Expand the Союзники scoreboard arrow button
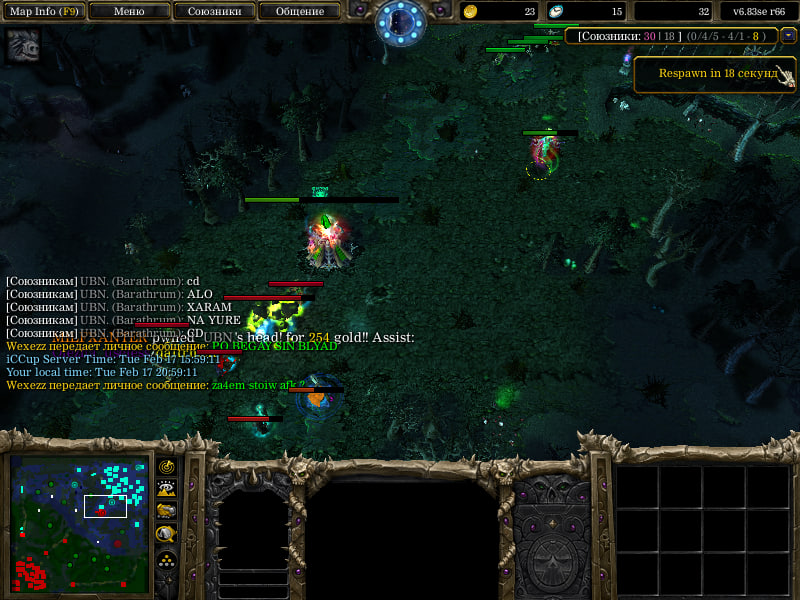This screenshot has height=600, width=800. 789,35
